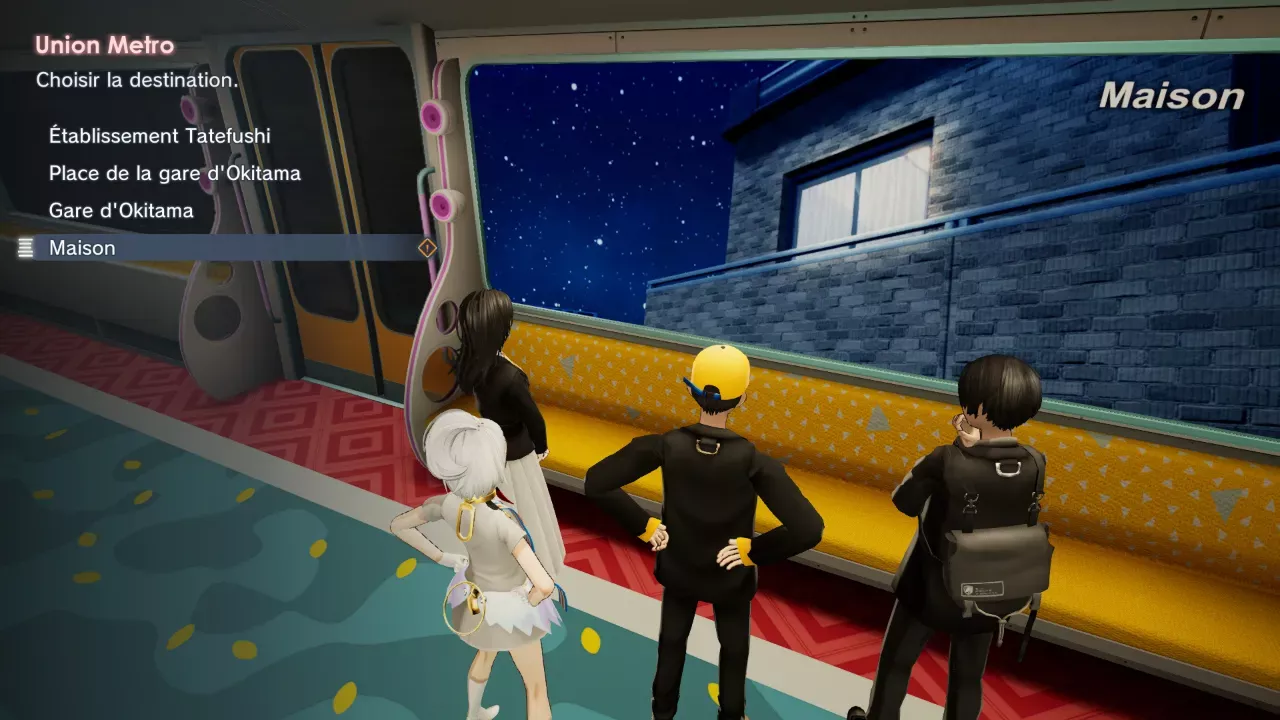Click the train window showing the night sky
Viewport: 1280px width, 720px height.
(x=600, y=180)
